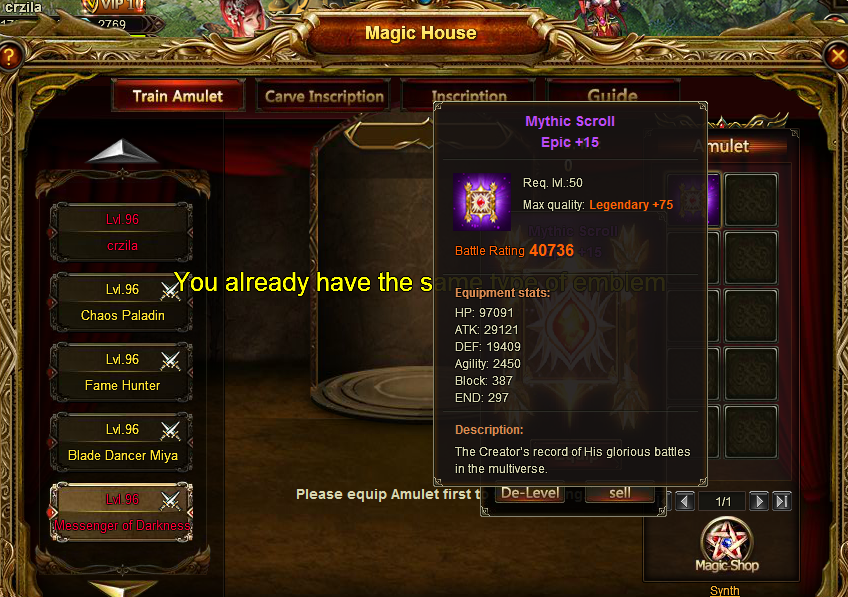
Task: Follow the Synth link
Action: [725, 591]
